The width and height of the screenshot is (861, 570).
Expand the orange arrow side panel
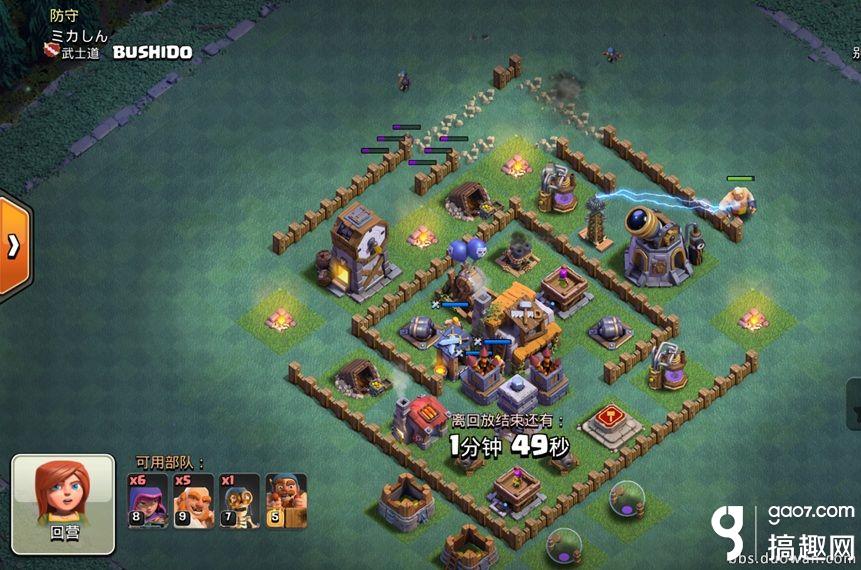(x=15, y=247)
